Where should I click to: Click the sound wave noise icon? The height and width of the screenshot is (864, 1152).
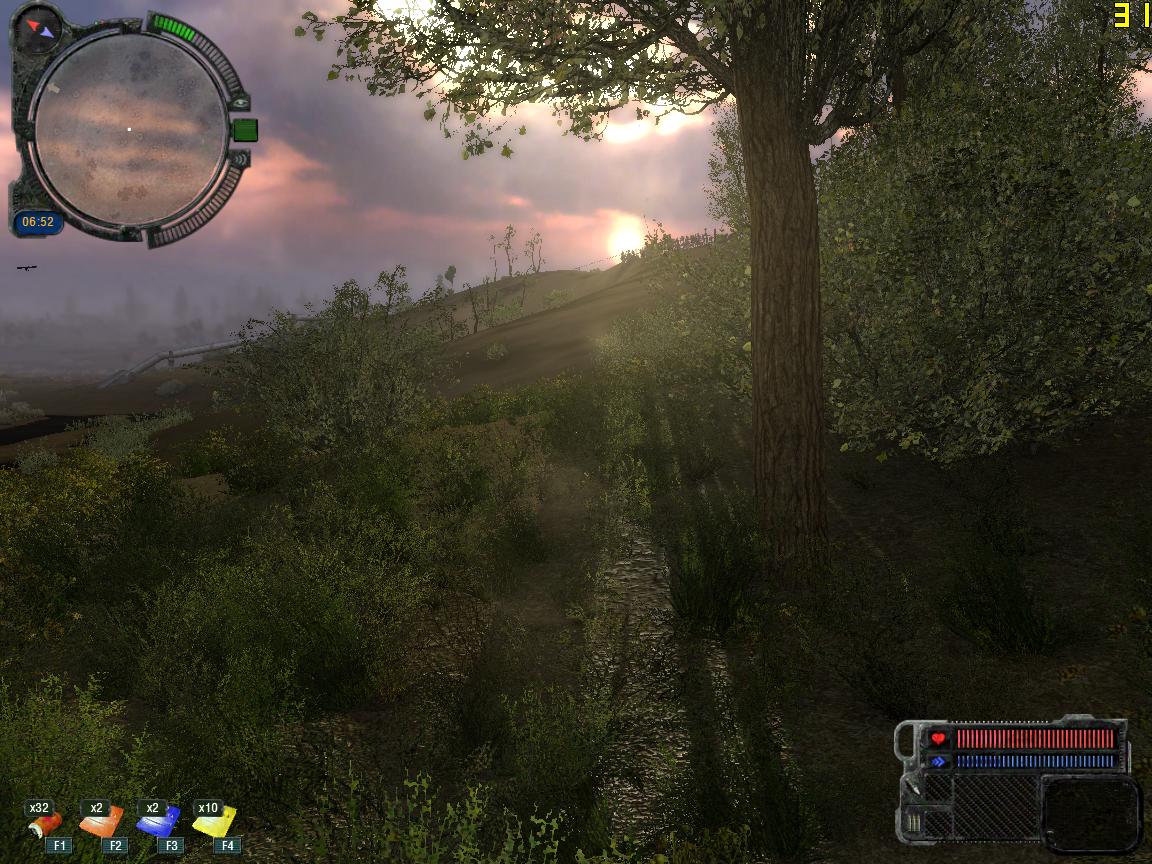tap(240, 158)
